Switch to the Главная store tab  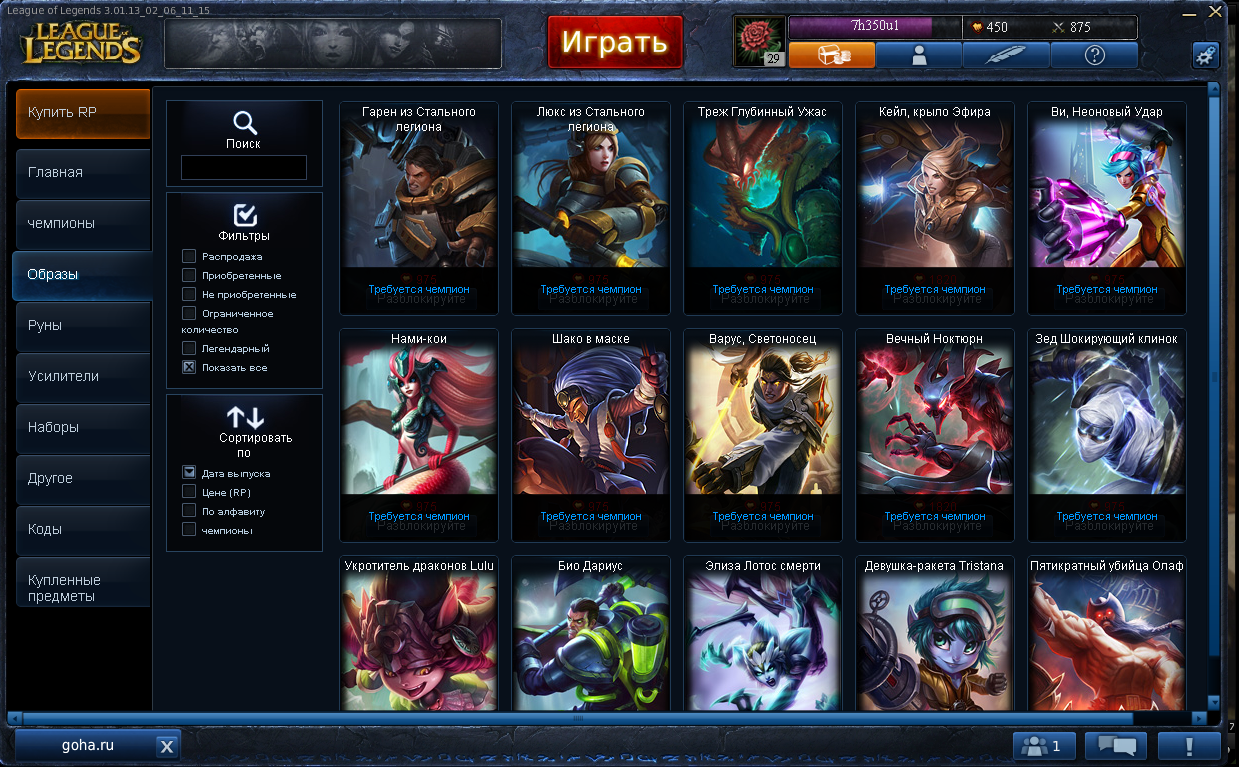click(83, 173)
